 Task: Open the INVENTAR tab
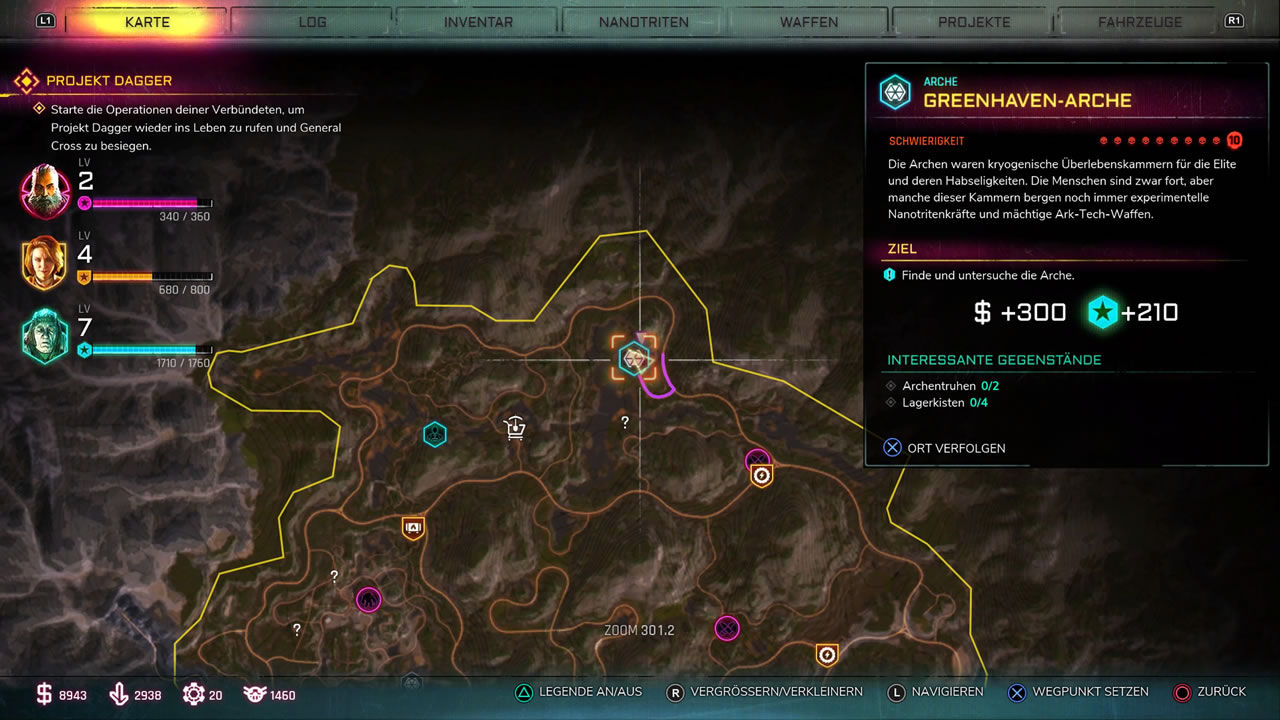478,22
